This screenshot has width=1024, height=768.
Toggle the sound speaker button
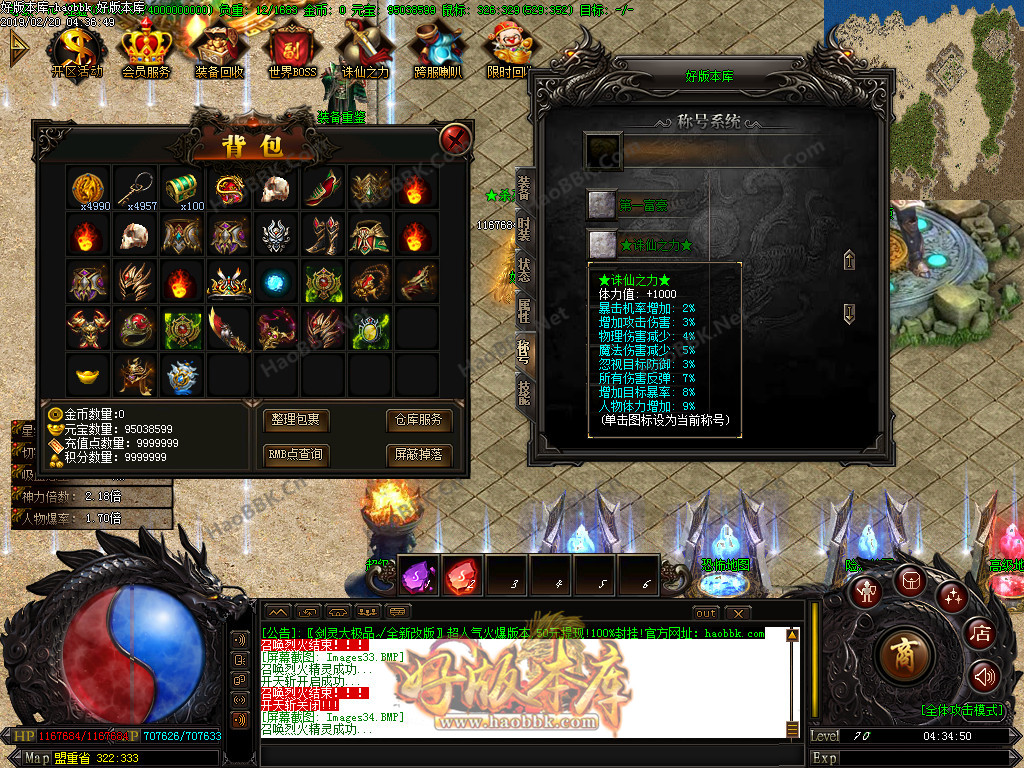(x=984, y=677)
